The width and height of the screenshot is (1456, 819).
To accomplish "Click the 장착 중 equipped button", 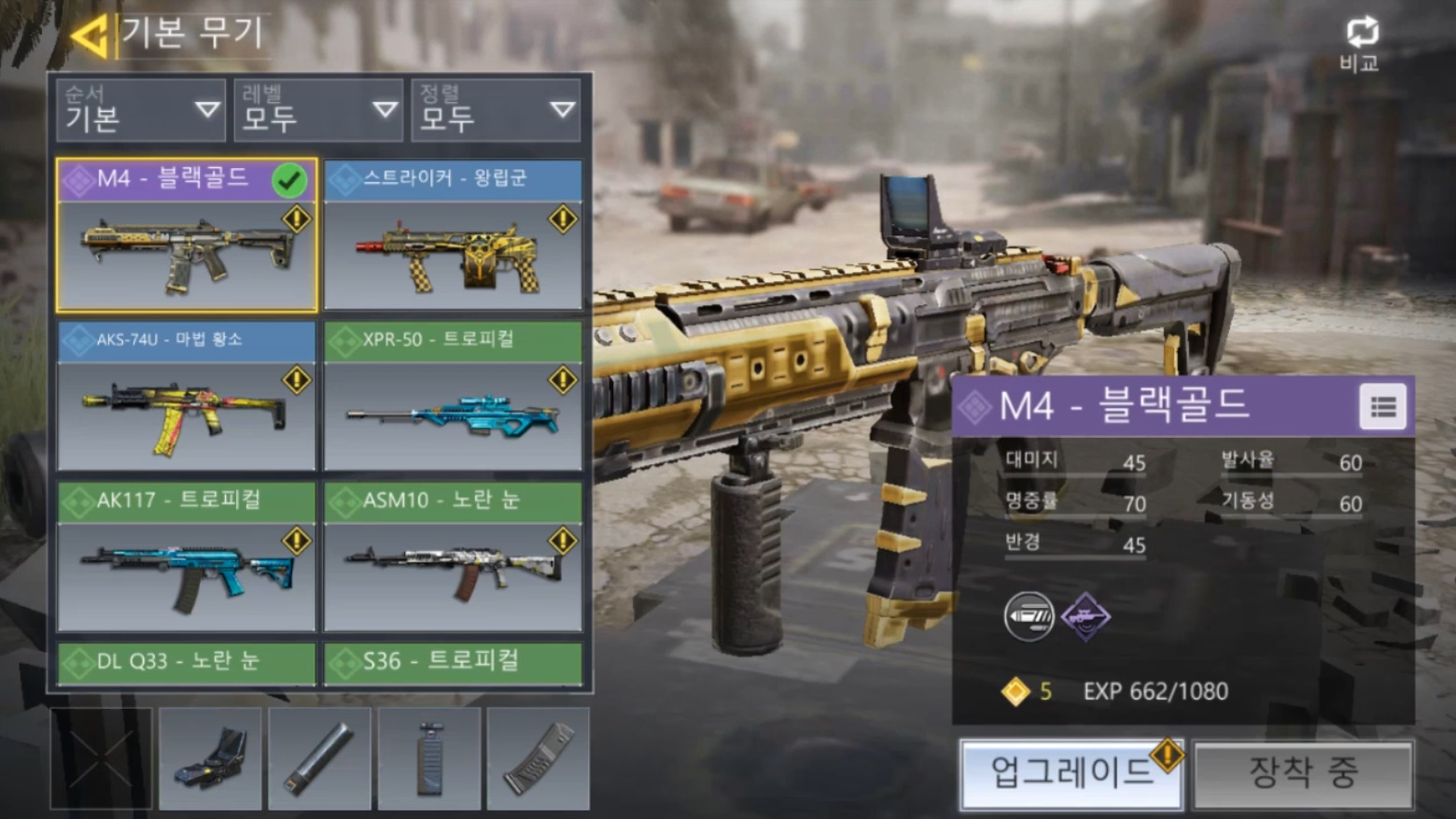I will [x=1303, y=773].
